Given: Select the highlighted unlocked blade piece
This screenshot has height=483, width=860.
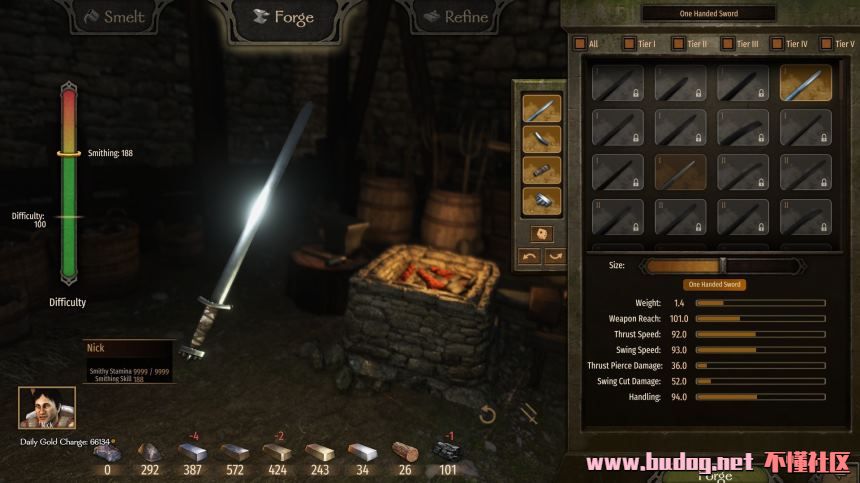Looking at the screenshot, I should point(805,84).
